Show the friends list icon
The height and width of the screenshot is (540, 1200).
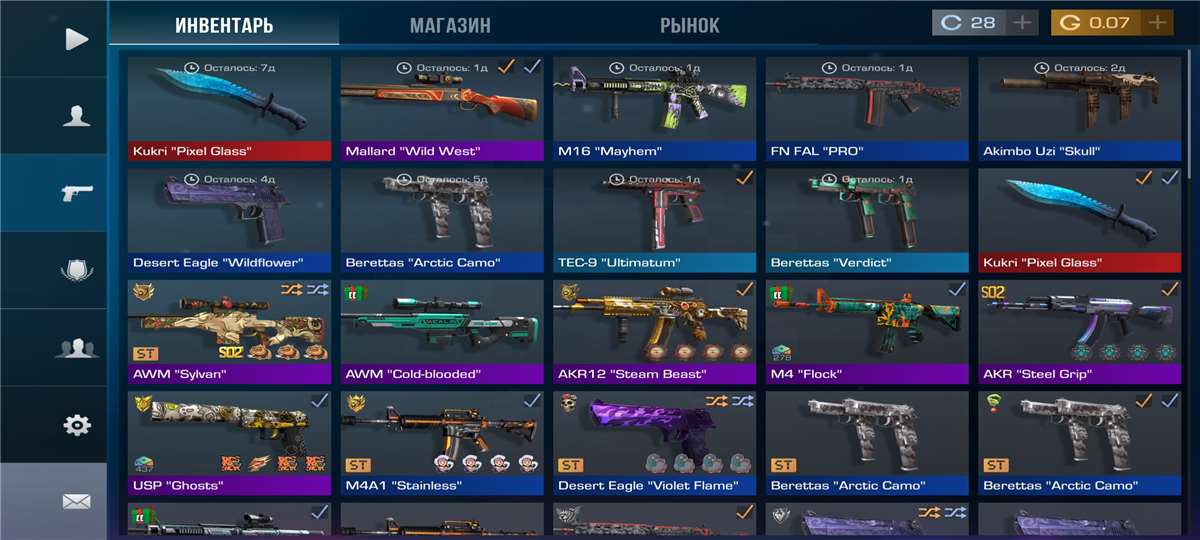pyautogui.click(x=76, y=348)
